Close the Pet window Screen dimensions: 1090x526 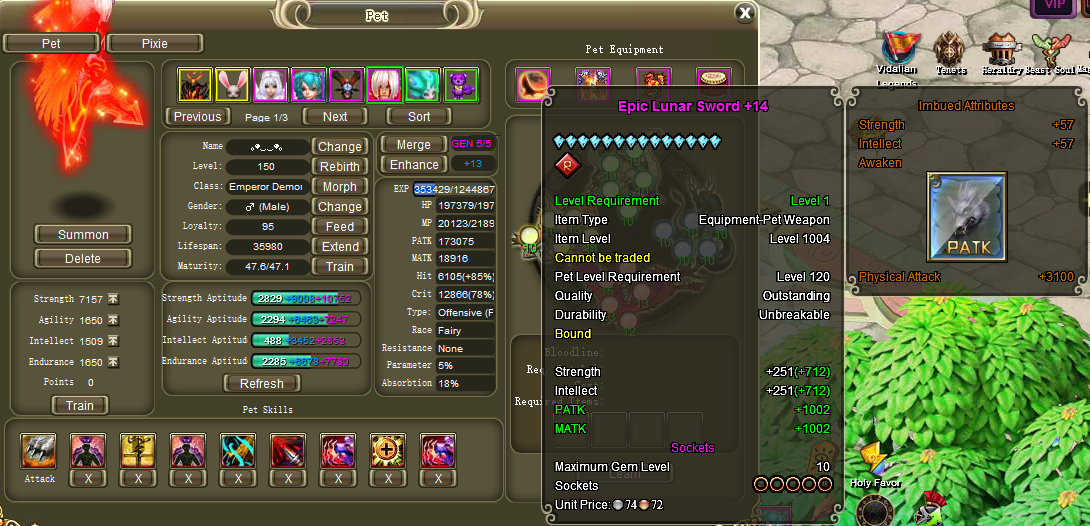click(x=744, y=13)
